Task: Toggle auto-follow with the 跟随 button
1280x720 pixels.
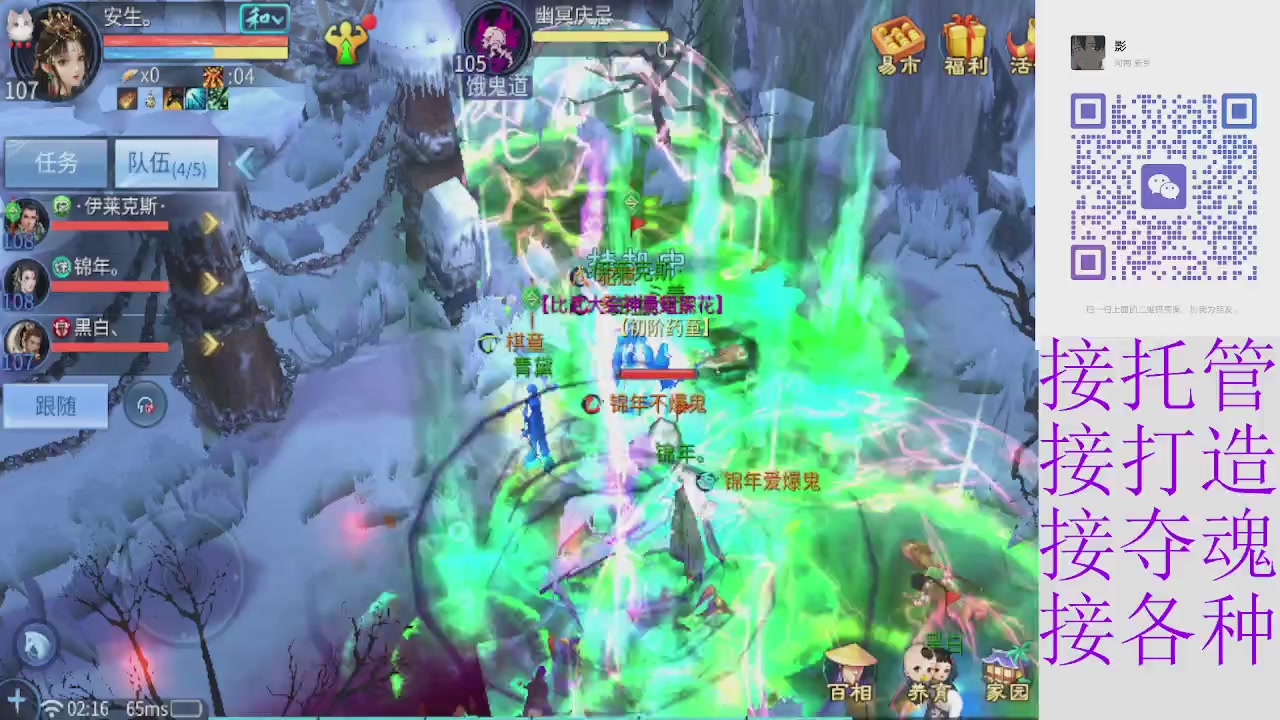Action: click(55, 406)
